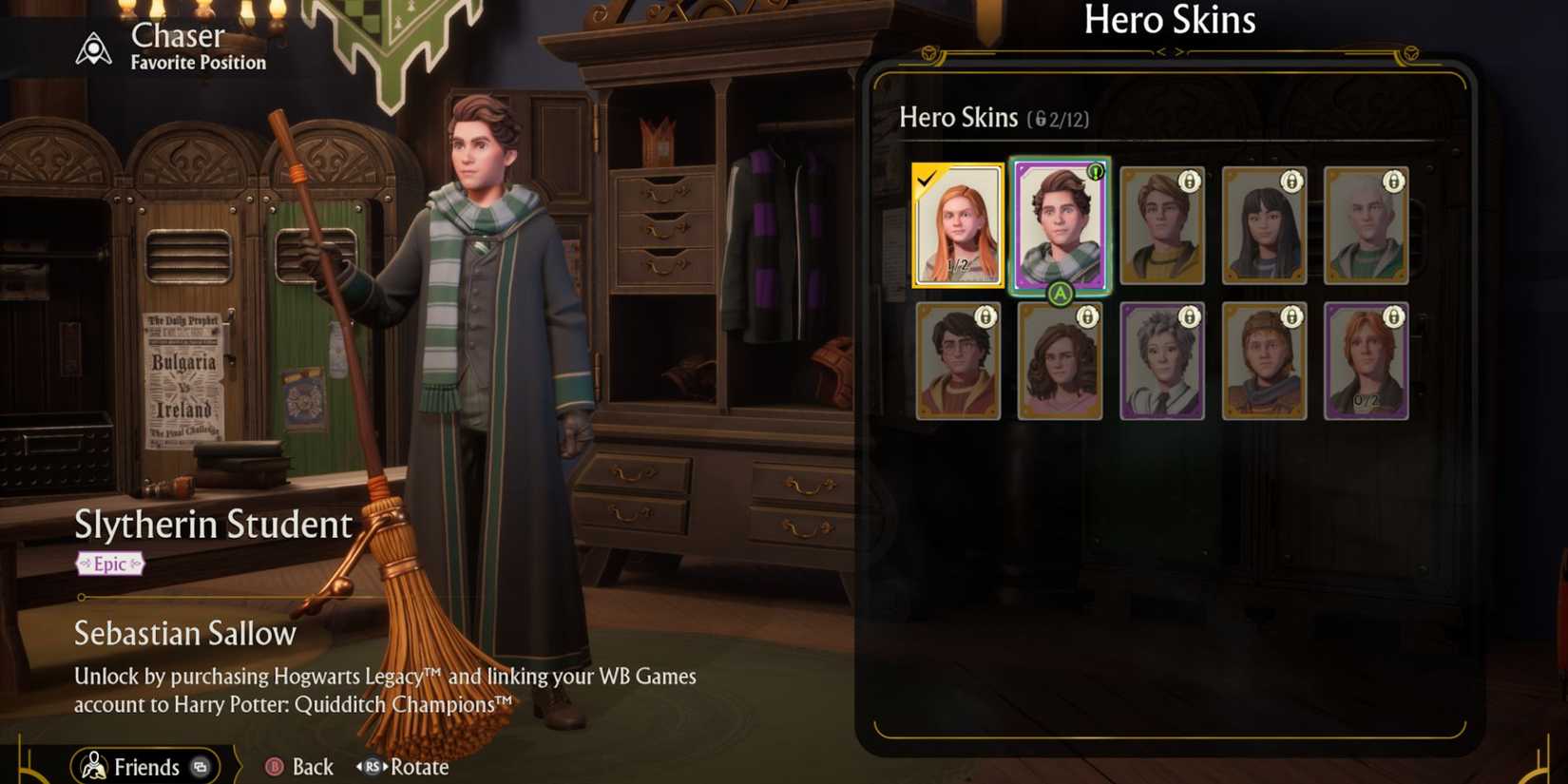The image size is (1568, 784).
Task: Click the lock icon on Cho Chang's skin card
Action: (1293, 180)
